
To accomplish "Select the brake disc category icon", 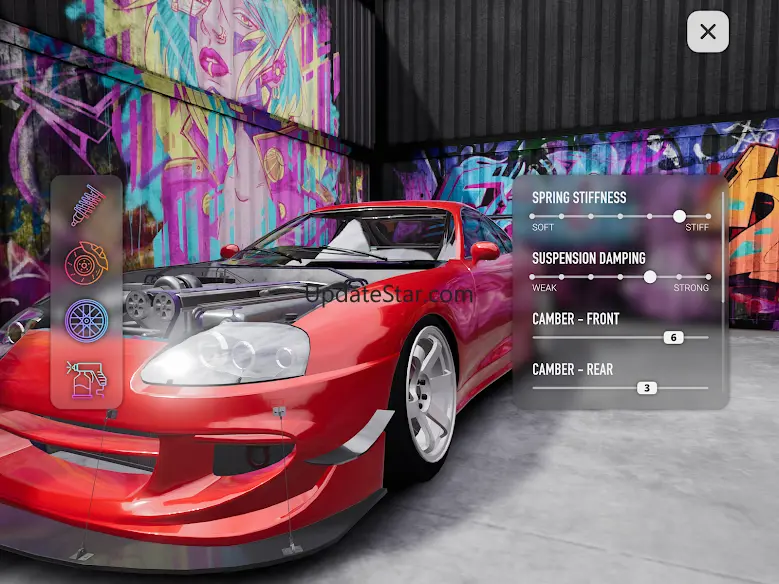I will (86, 265).
